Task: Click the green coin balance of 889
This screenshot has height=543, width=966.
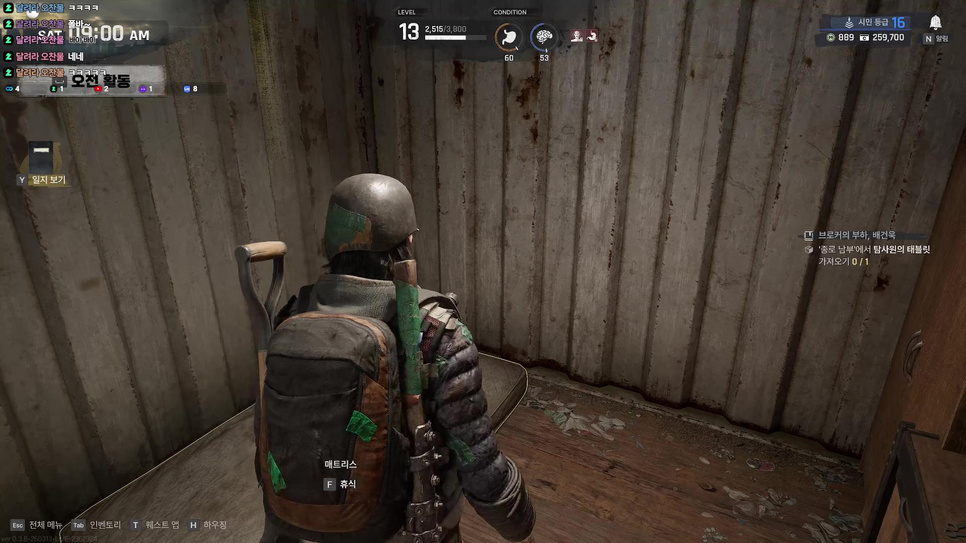Action: pos(840,38)
